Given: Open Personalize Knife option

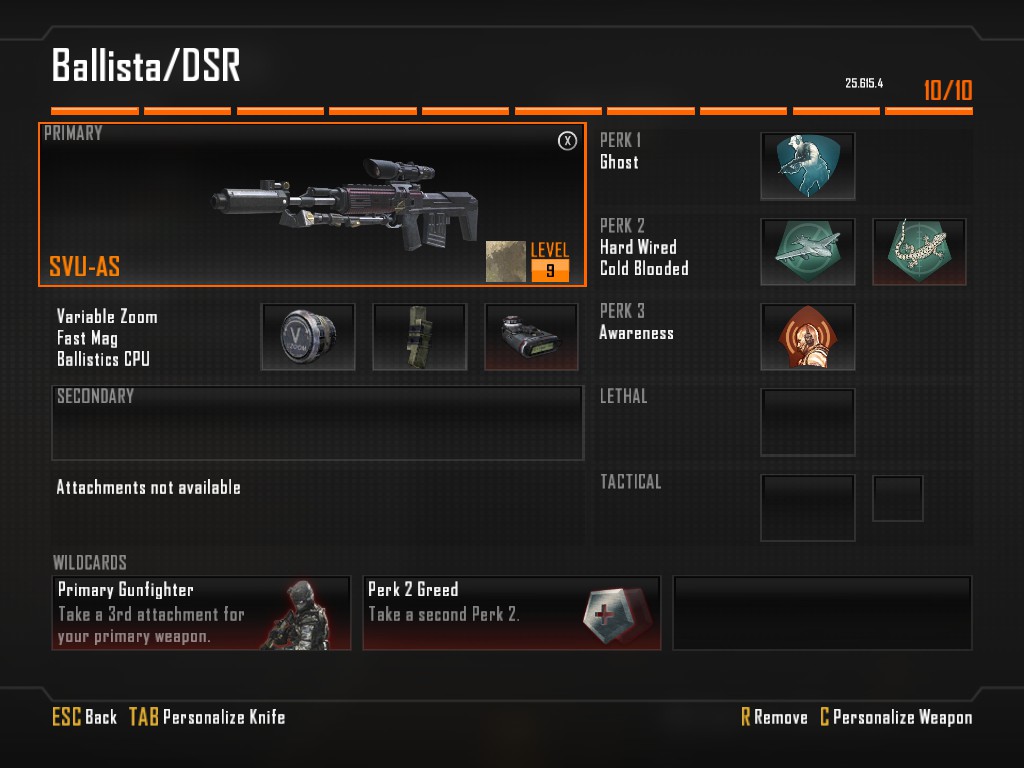Looking at the screenshot, I should click(207, 717).
